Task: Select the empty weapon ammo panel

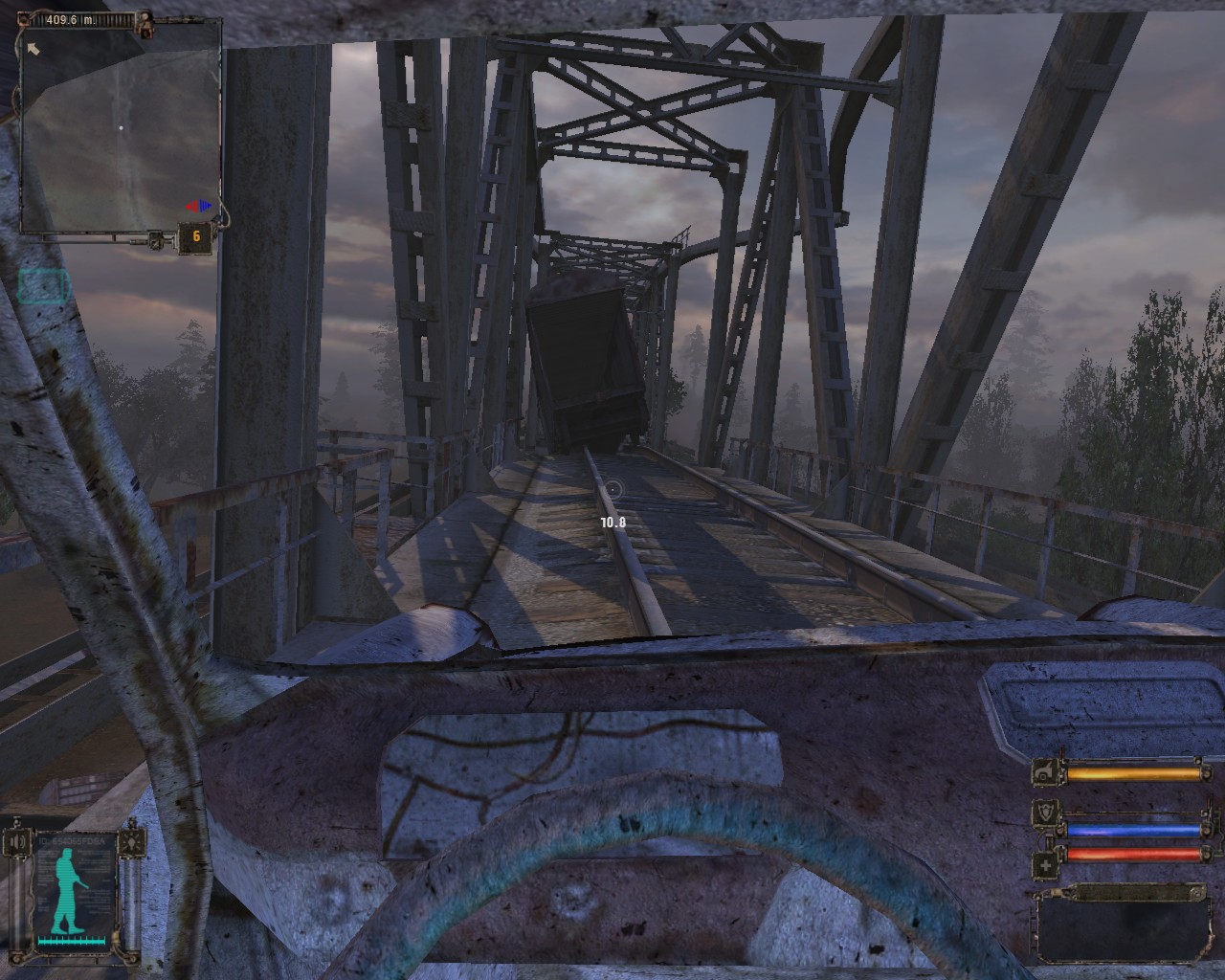Action: (x=1121, y=926)
